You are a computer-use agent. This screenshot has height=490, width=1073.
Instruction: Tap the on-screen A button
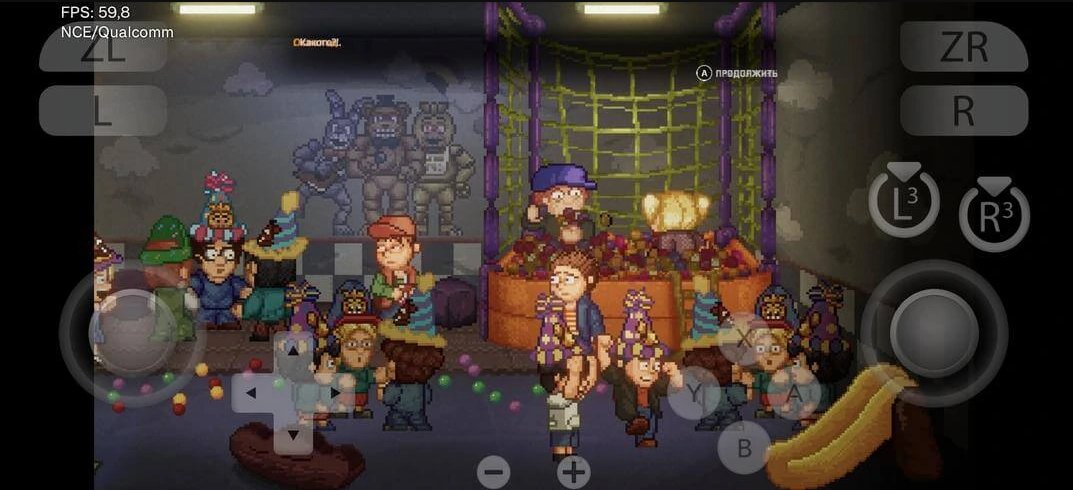[795, 394]
